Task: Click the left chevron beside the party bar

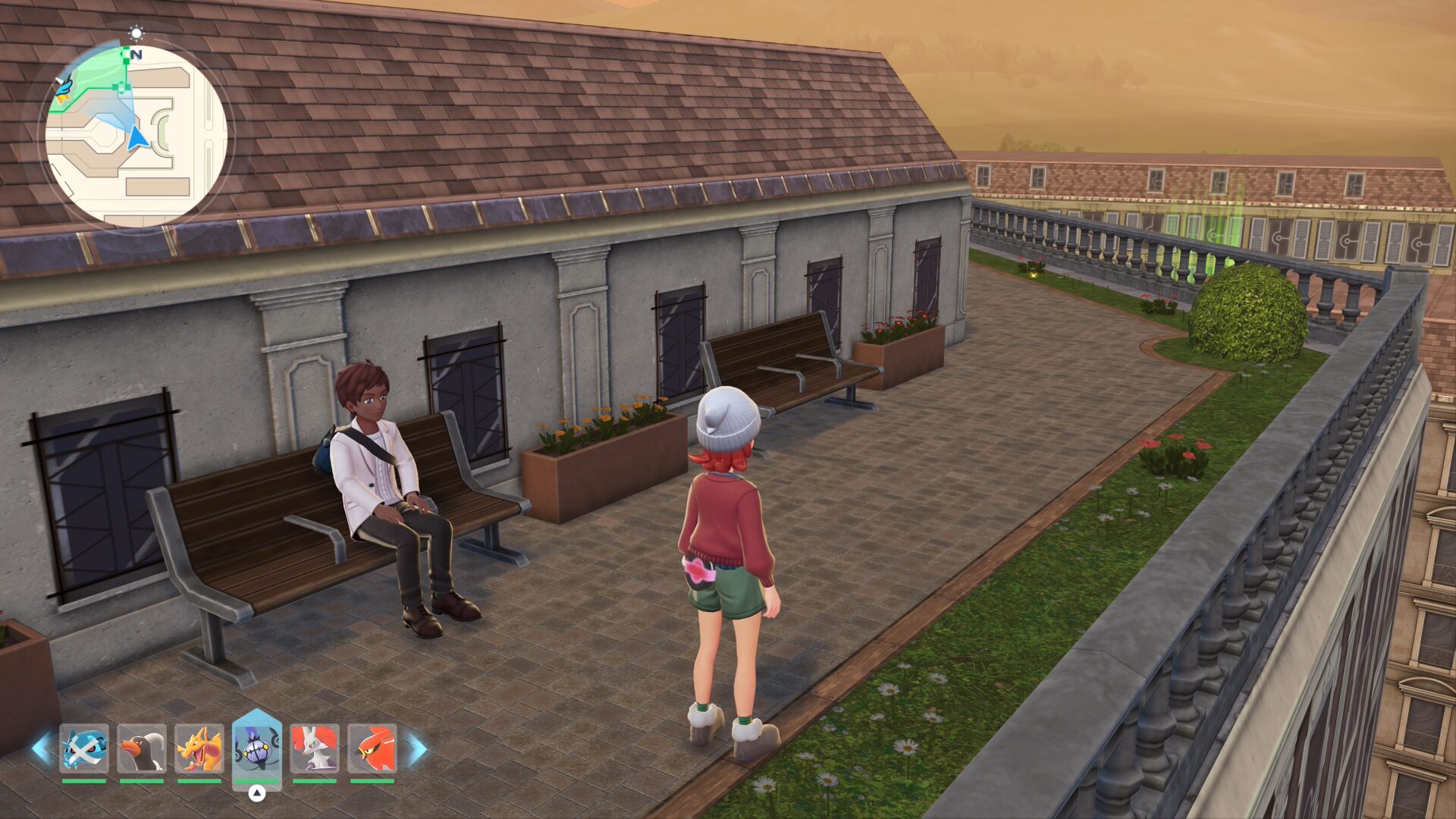Action: [x=42, y=748]
